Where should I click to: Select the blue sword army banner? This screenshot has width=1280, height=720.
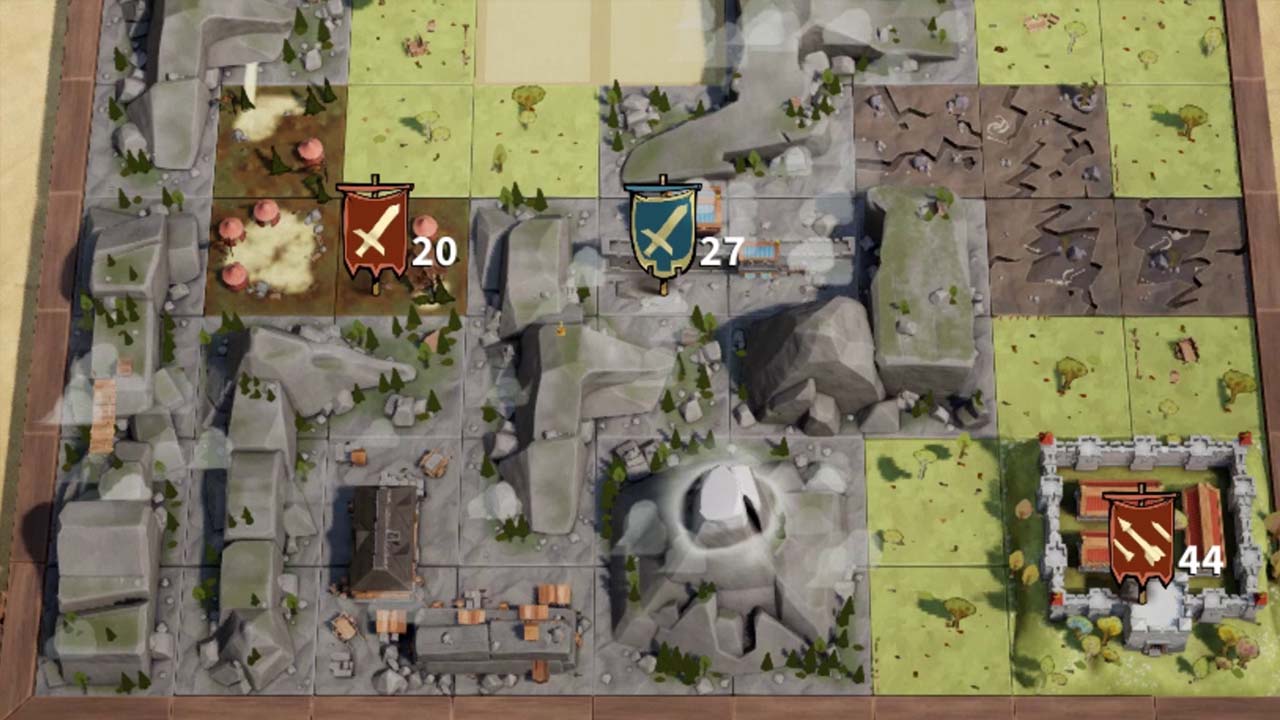point(661,231)
